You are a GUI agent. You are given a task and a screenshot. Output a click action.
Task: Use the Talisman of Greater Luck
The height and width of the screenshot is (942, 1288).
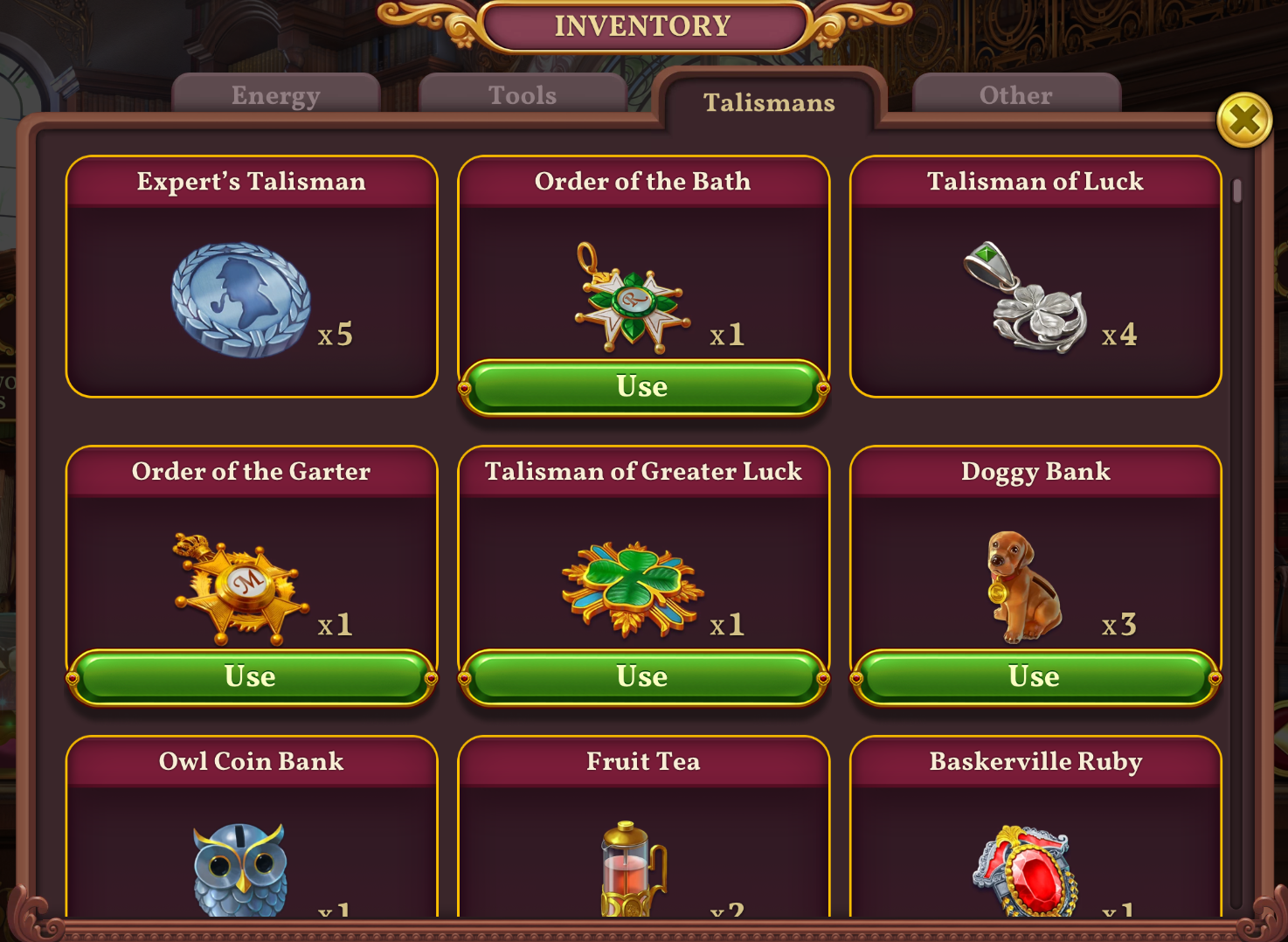pos(643,676)
